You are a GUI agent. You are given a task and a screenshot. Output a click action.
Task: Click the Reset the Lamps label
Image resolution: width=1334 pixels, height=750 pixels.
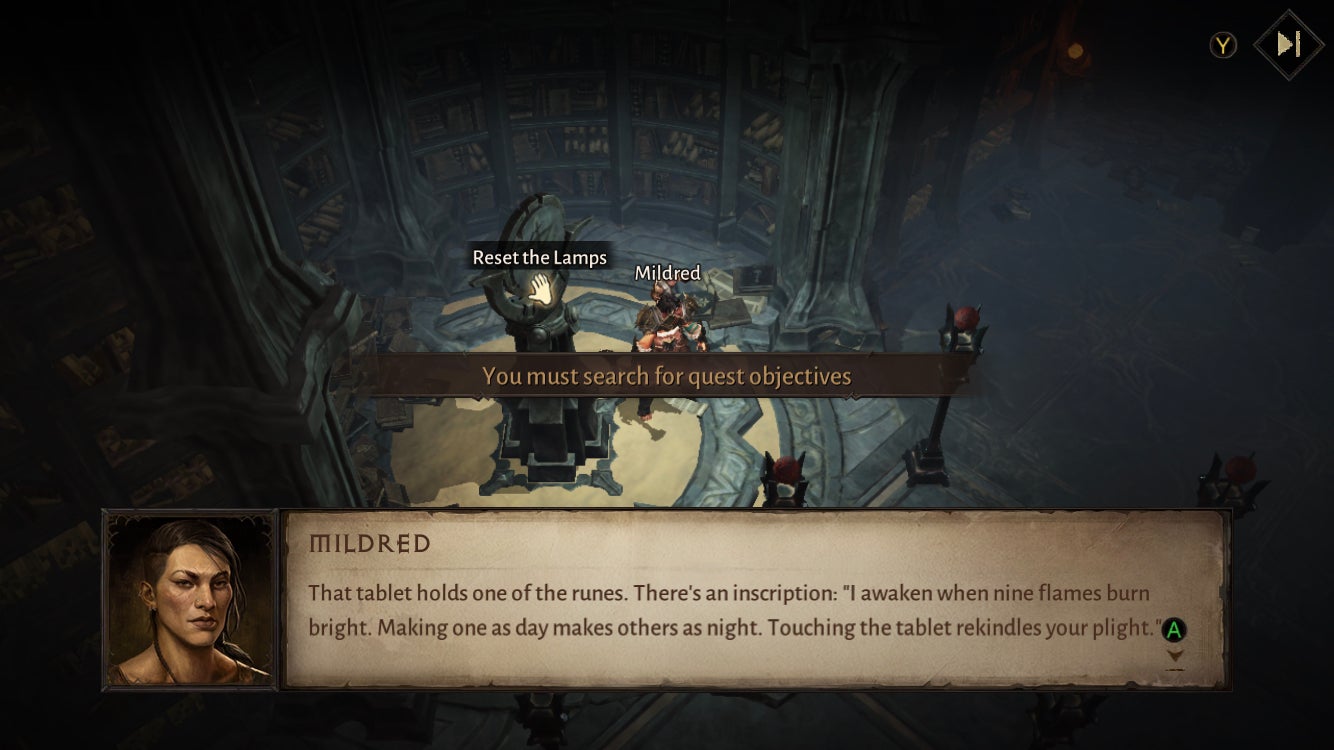(540, 257)
